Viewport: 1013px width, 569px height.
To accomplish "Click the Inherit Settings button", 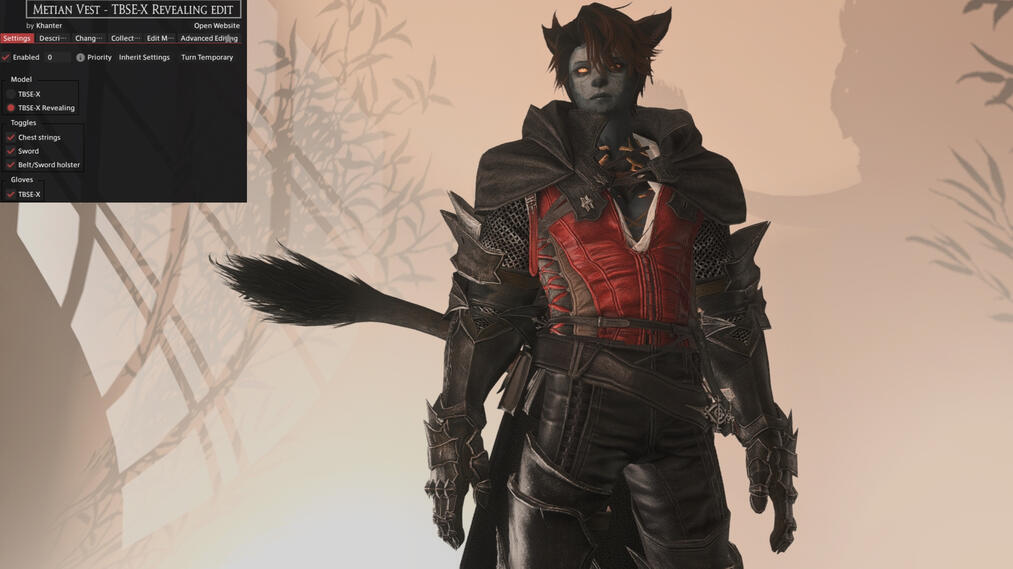I will click(144, 58).
